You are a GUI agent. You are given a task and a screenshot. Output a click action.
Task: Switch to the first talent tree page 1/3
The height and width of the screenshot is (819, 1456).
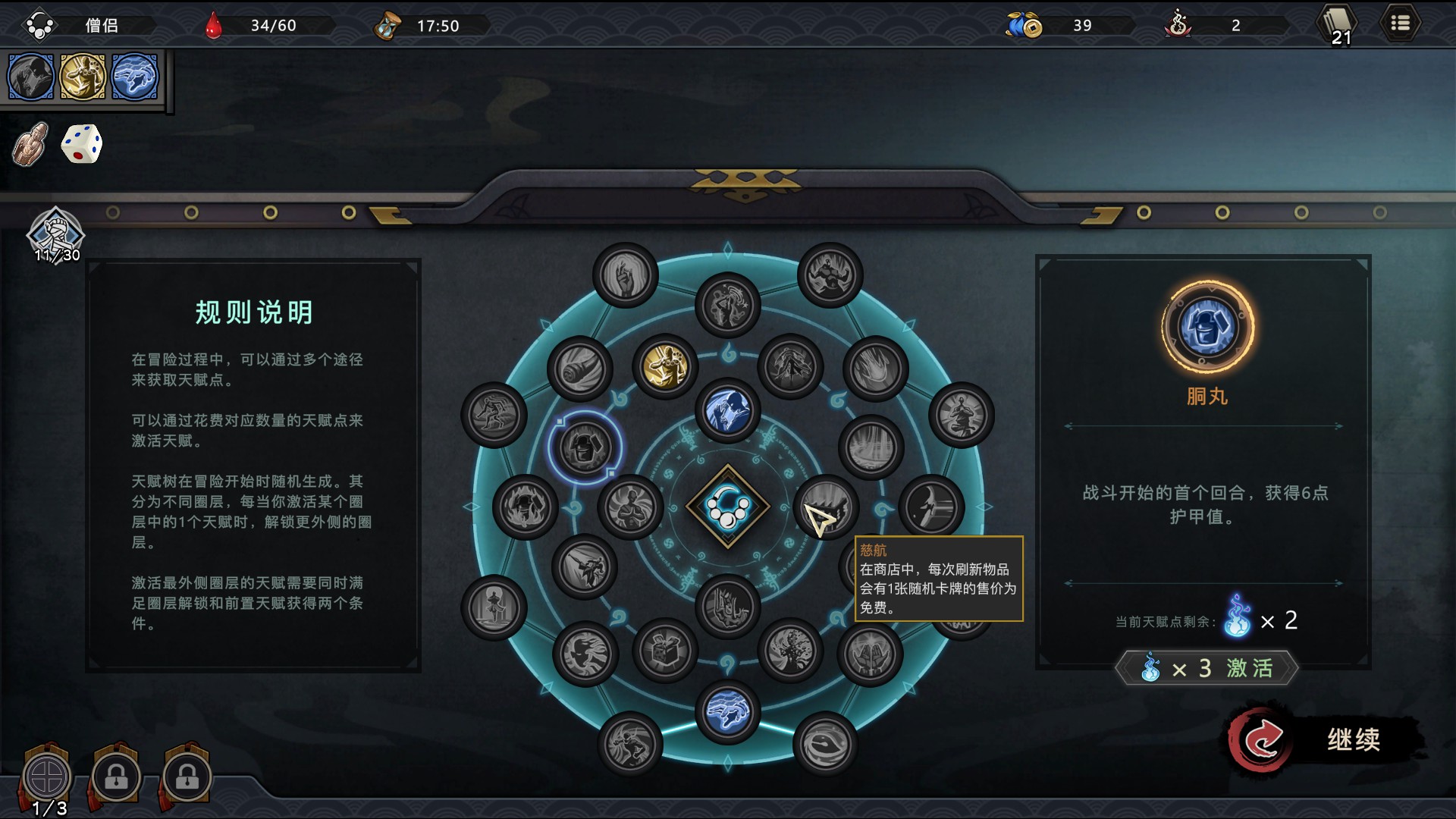point(49,777)
